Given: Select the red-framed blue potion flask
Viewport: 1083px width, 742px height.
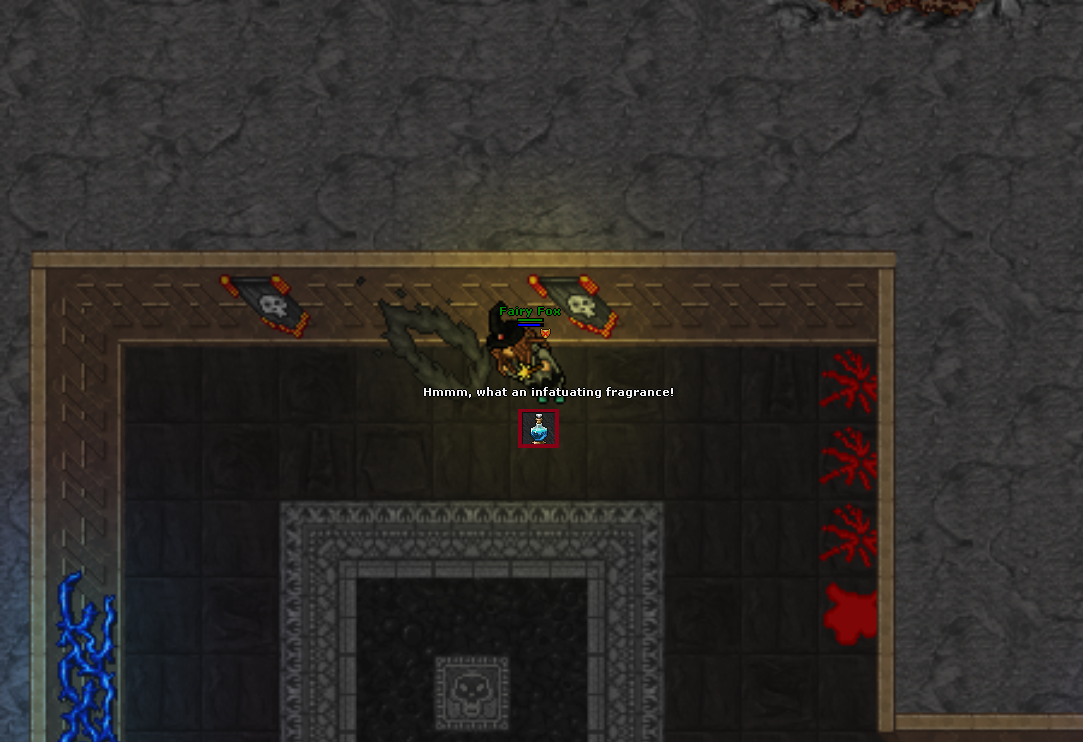Looking at the screenshot, I should point(539,429).
